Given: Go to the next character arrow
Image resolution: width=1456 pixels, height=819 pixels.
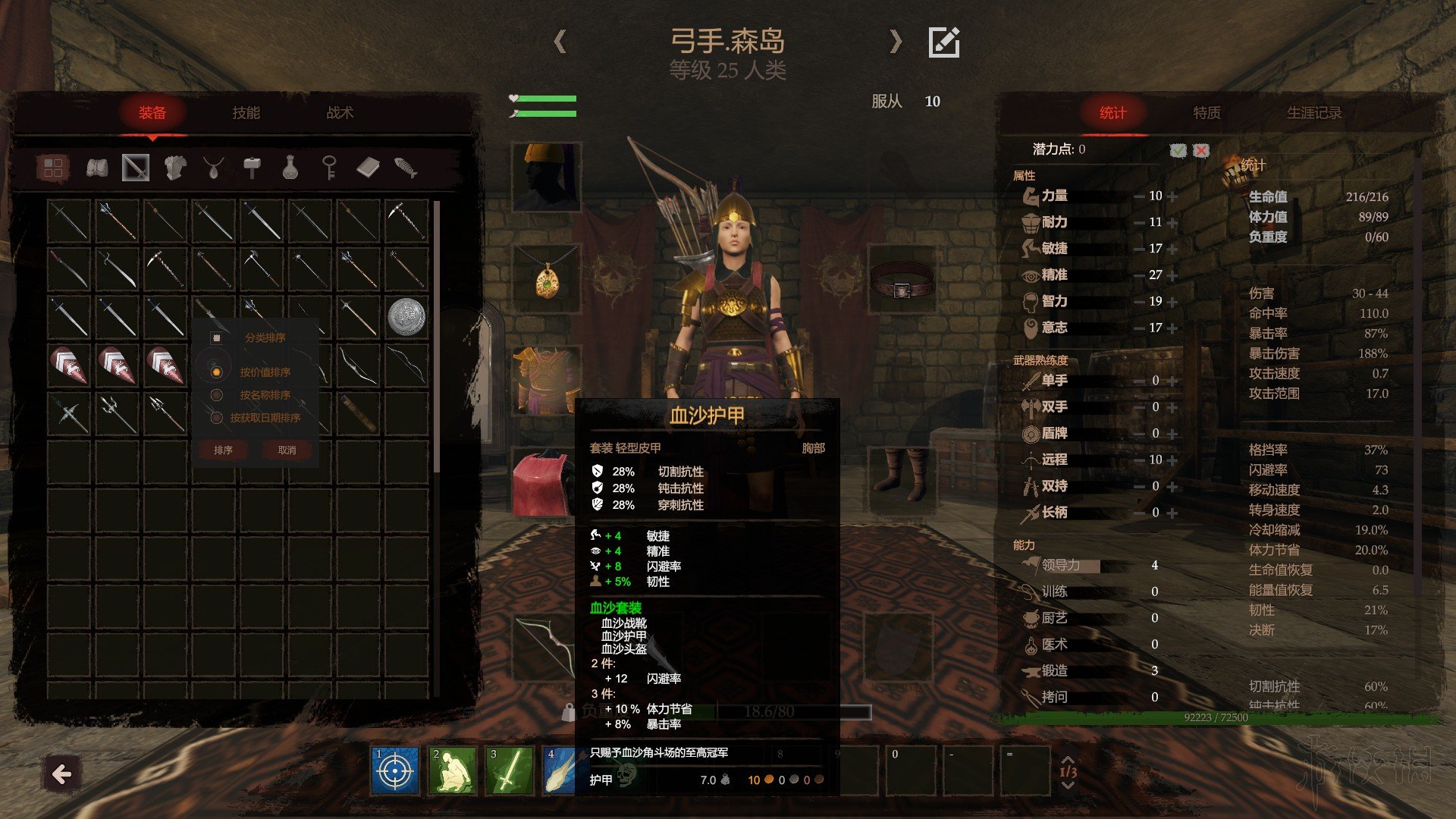Looking at the screenshot, I should (896, 41).
